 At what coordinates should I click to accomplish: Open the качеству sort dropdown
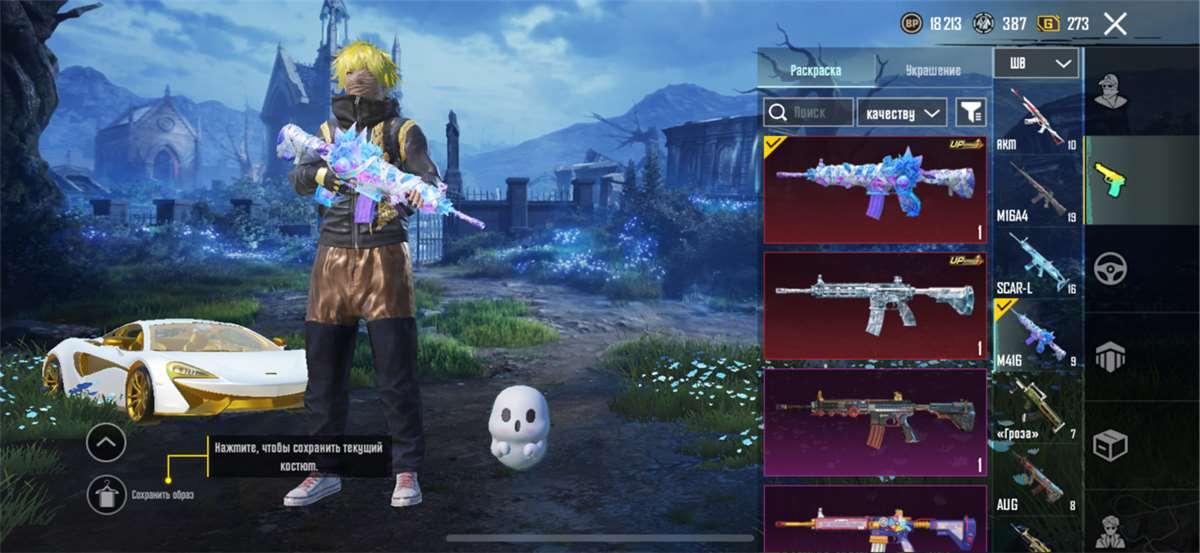902,112
